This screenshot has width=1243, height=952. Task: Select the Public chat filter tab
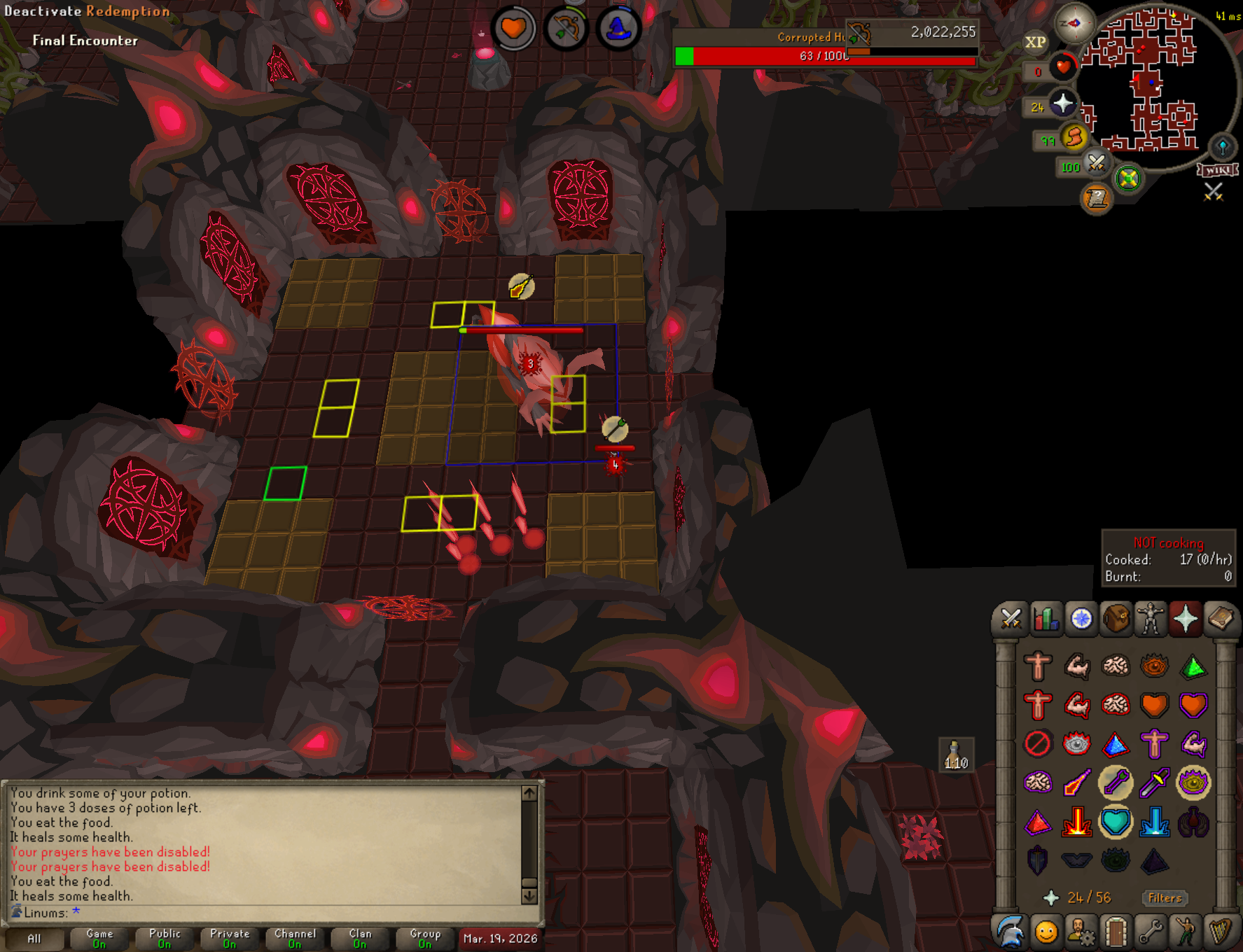(x=165, y=938)
